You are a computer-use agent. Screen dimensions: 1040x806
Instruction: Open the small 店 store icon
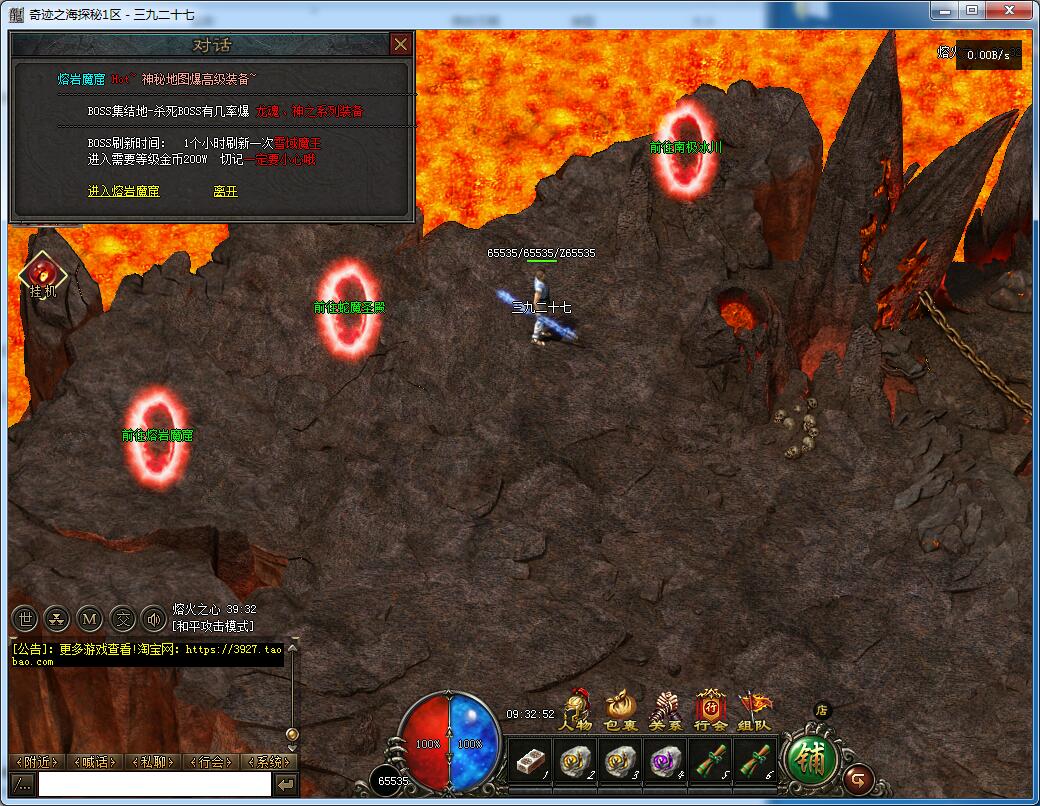tap(822, 710)
